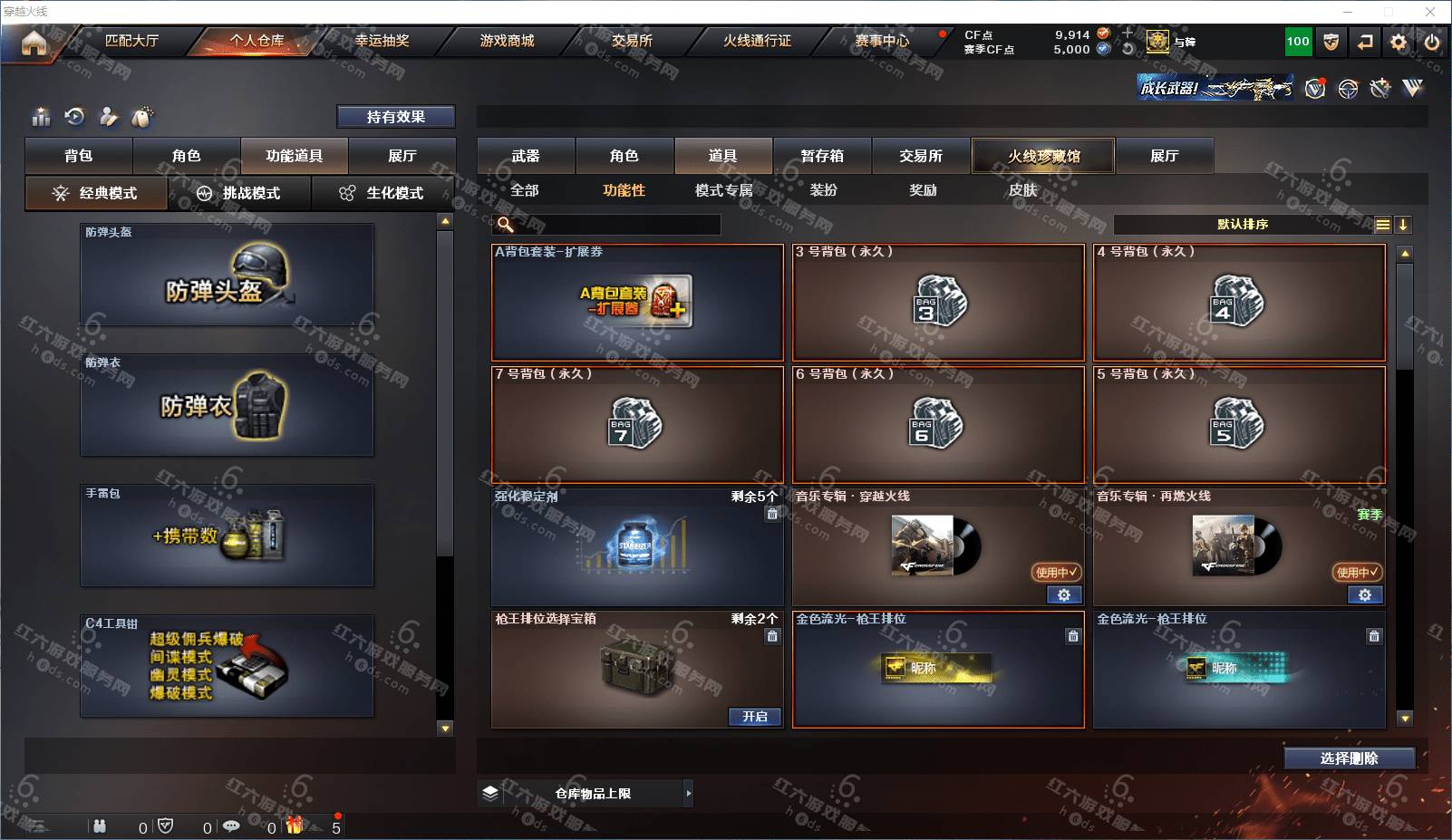Go to 游戏商城 store
The width and height of the screenshot is (1452, 840).
tap(507, 41)
